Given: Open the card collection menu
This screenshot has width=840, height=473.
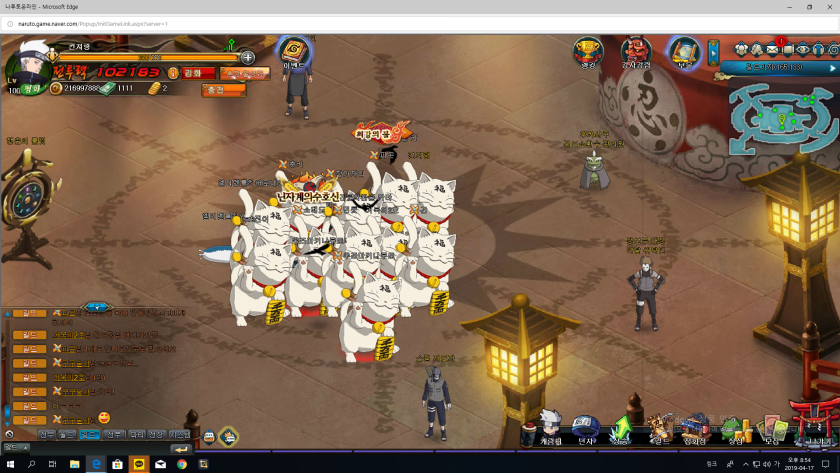Looking at the screenshot, I should click(771, 429).
